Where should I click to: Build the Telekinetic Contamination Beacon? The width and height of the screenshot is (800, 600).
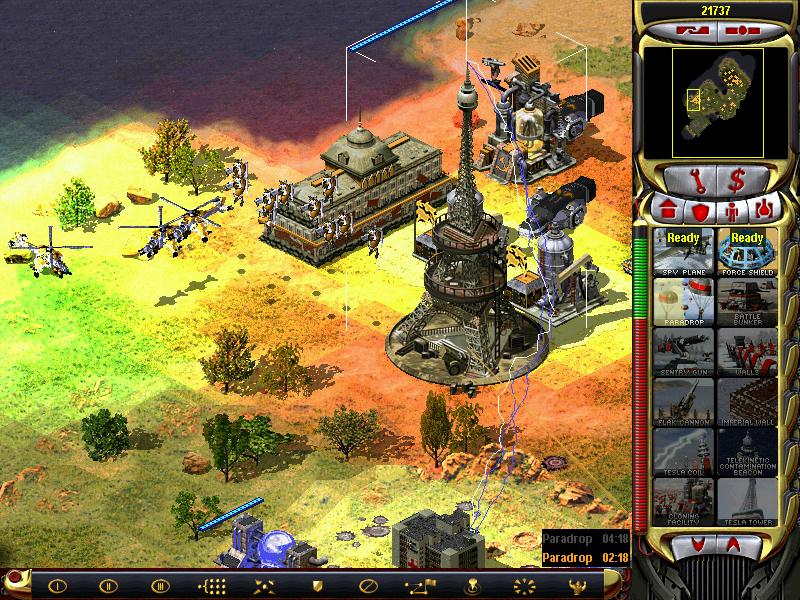coord(746,451)
